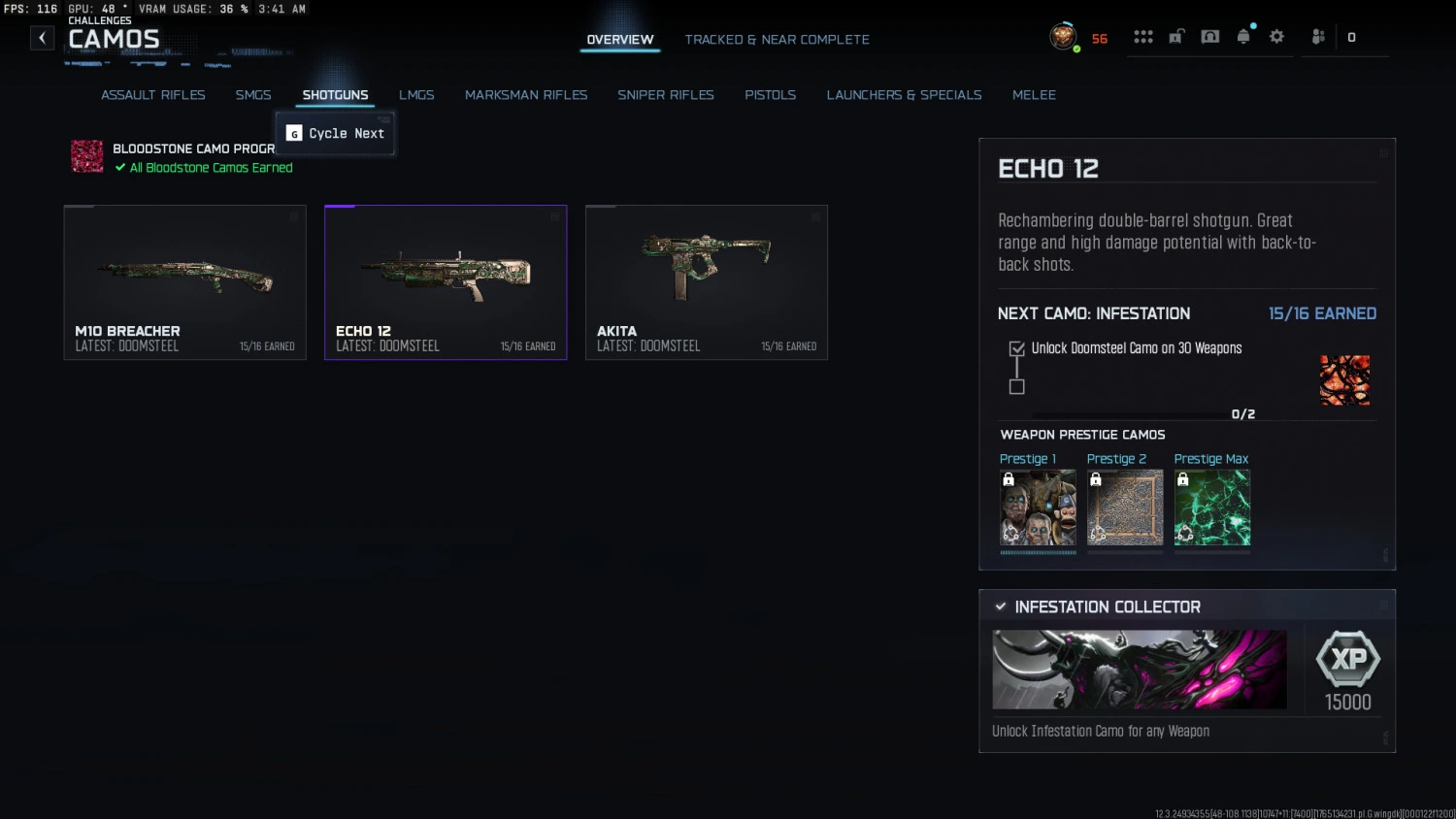Screen dimensions: 1456x819
Task: Click All Bloodstone Camos Earned link
Action: click(203, 167)
